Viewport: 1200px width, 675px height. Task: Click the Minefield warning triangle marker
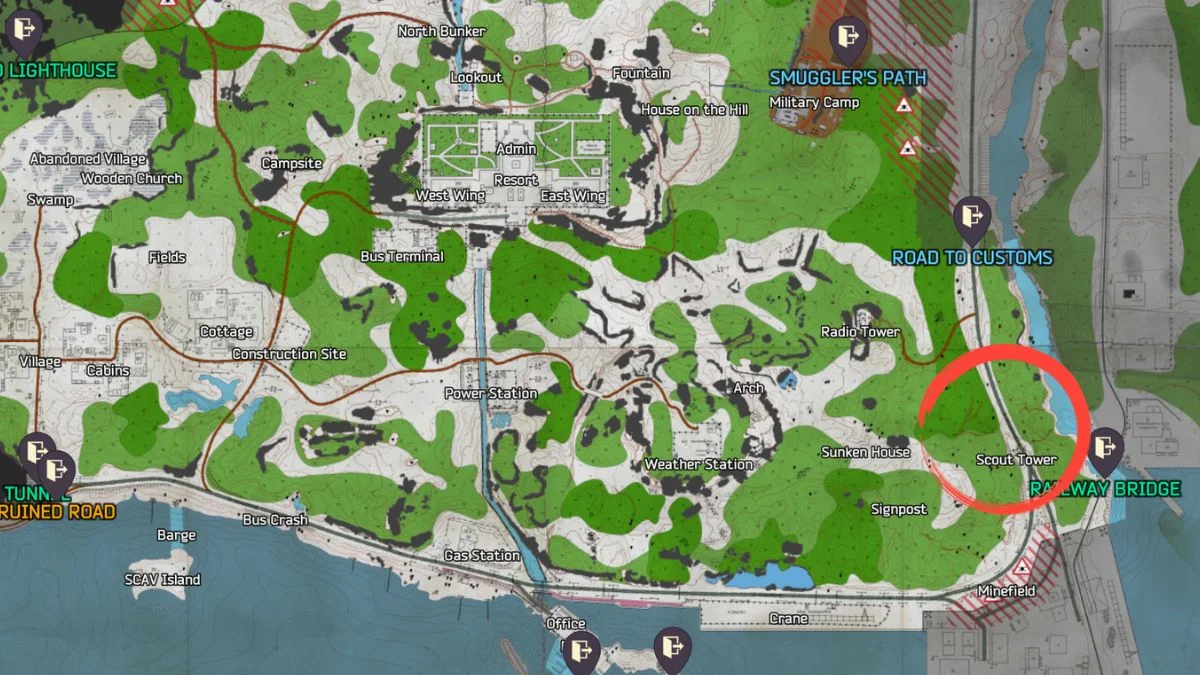pos(1022,568)
